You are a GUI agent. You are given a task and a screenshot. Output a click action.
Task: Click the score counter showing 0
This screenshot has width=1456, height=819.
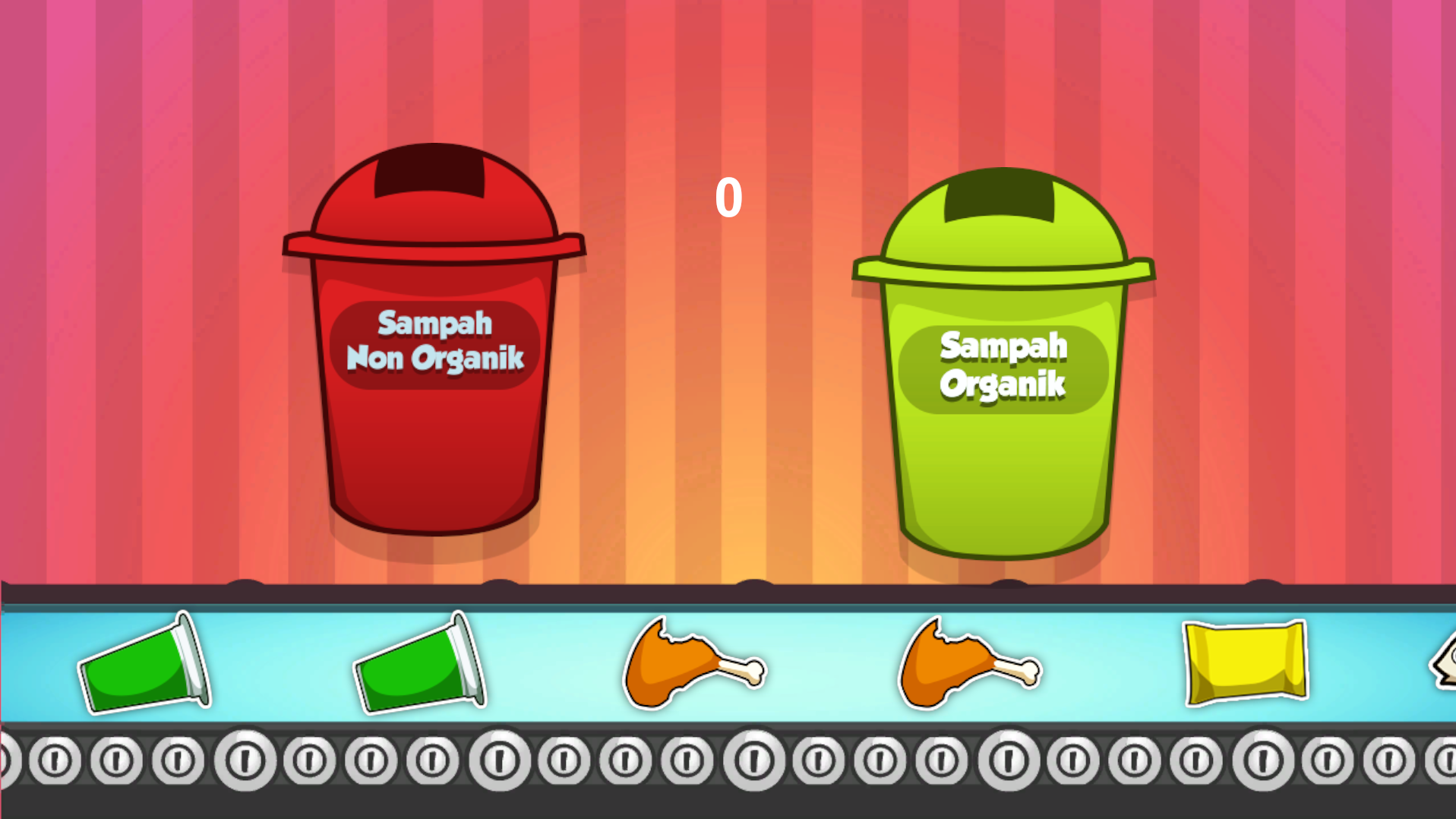click(728, 196)
